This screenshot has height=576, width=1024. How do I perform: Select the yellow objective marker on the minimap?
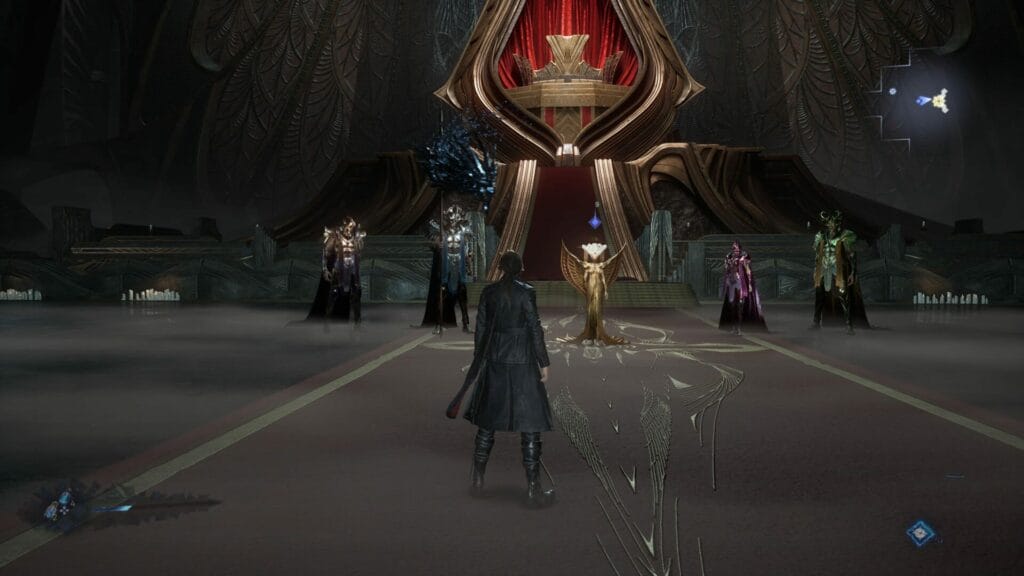click(939, 99)
